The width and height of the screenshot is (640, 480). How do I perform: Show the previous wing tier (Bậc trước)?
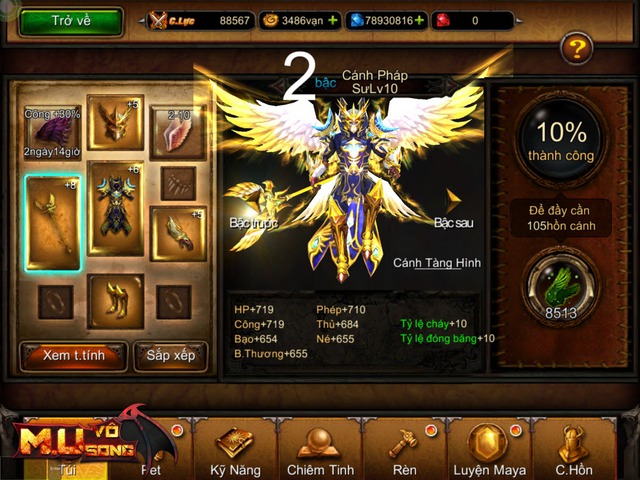(250, 203)
